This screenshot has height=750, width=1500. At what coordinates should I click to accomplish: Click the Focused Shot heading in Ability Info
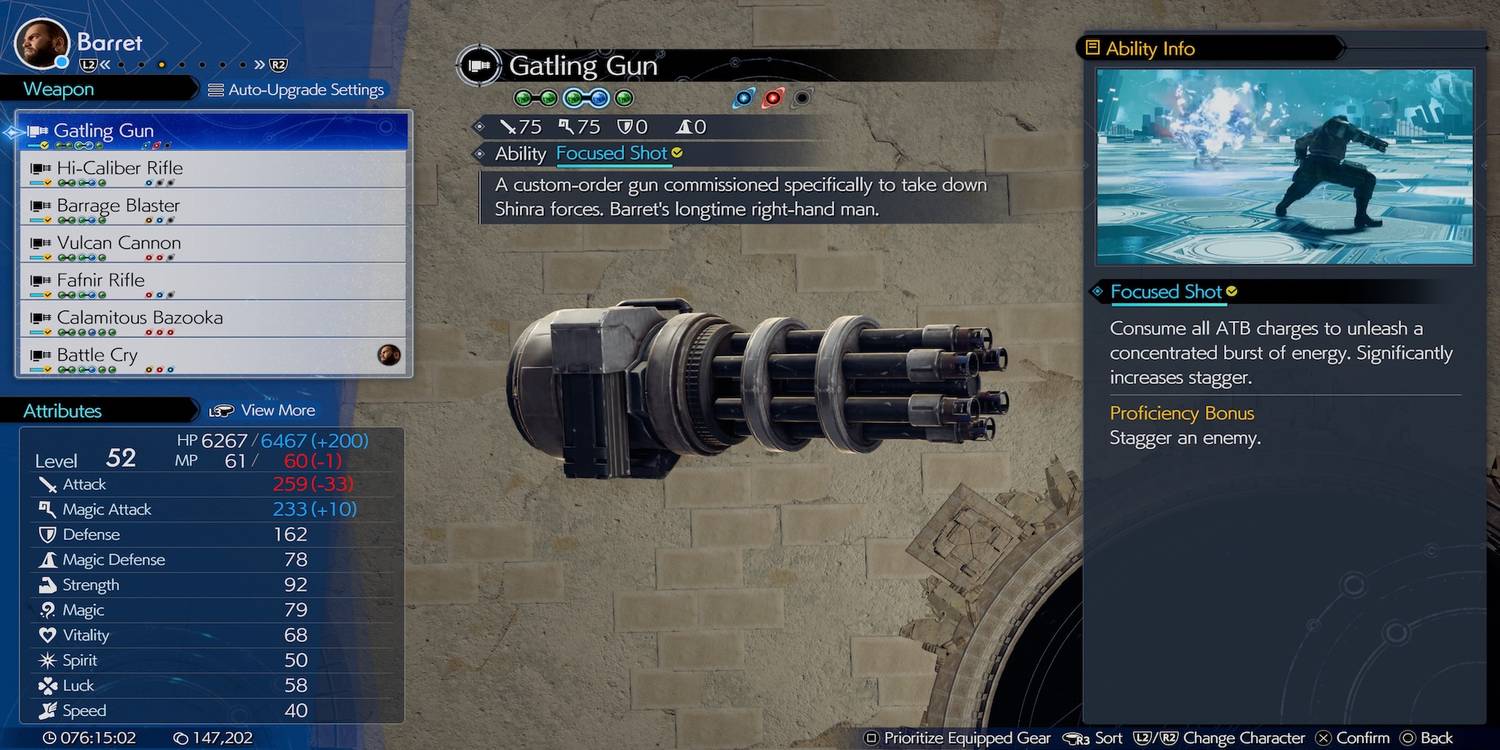click(1166, 292)
